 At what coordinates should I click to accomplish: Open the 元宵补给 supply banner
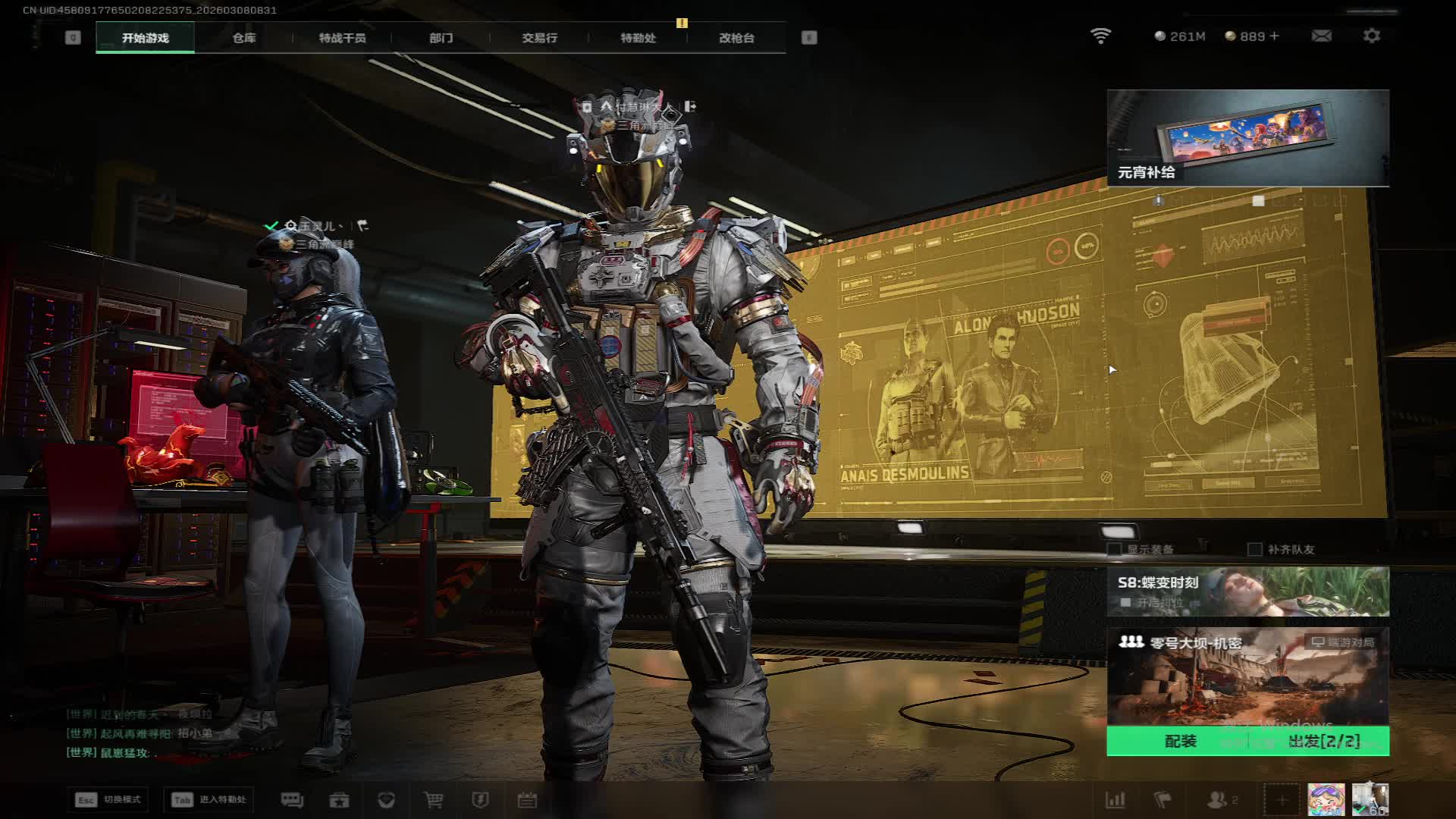click(x=1247, y=138)
